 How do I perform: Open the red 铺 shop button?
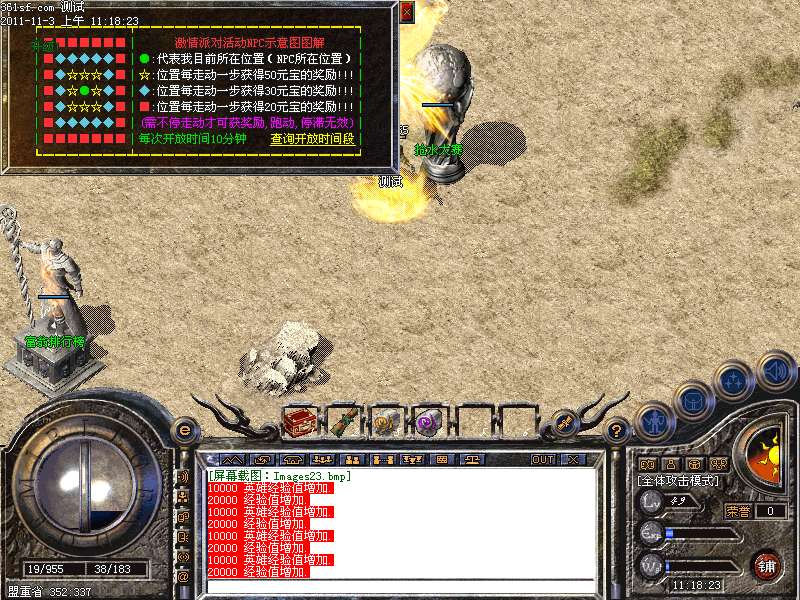[767, 565]
